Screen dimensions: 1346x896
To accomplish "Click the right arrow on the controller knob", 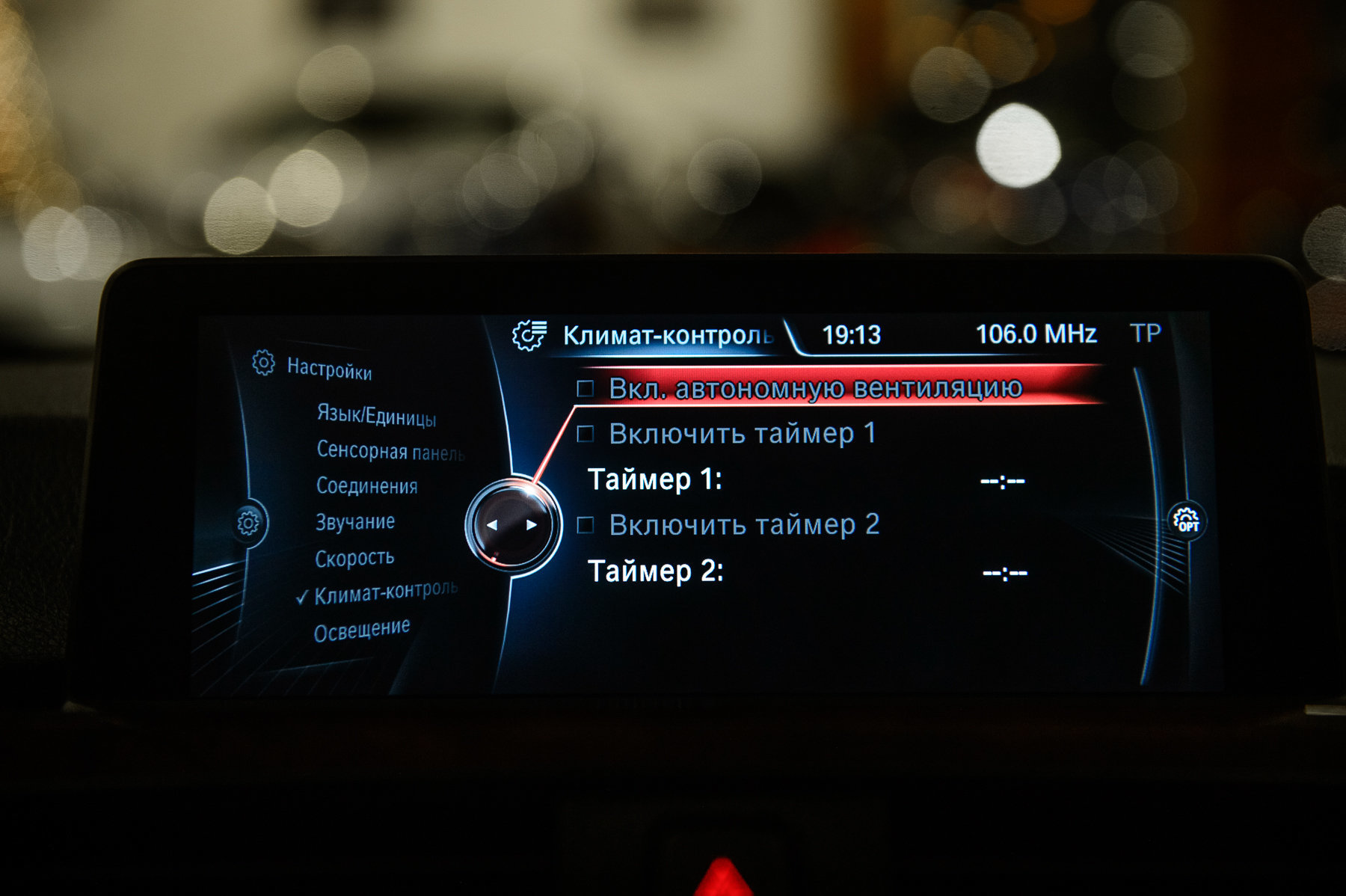I will pyautogui.click(x=532, y=525).
